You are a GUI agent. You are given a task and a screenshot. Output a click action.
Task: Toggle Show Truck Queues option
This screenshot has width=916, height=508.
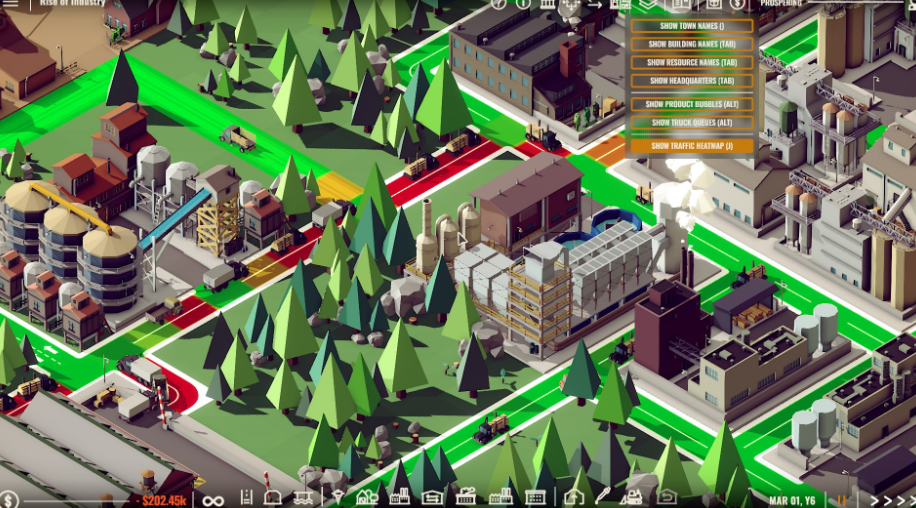[x=692, y=123]
